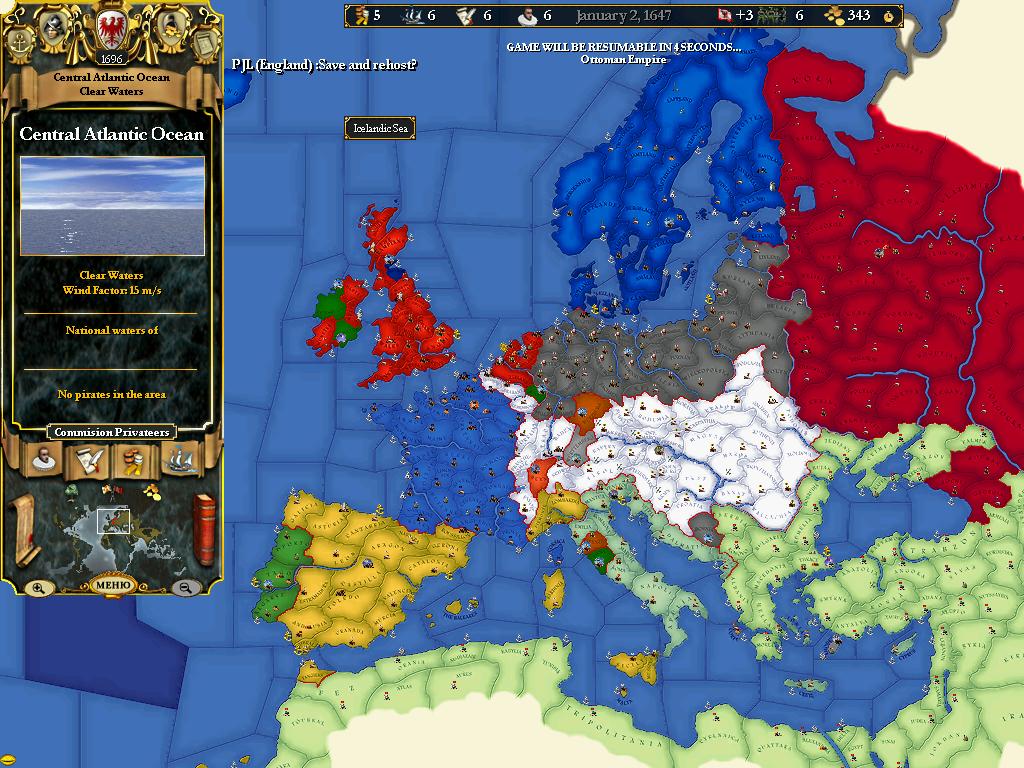This screenshot has height=768, width=1024.
Task: Select the gold coins scroll button
Action: [x=133, y=460]
